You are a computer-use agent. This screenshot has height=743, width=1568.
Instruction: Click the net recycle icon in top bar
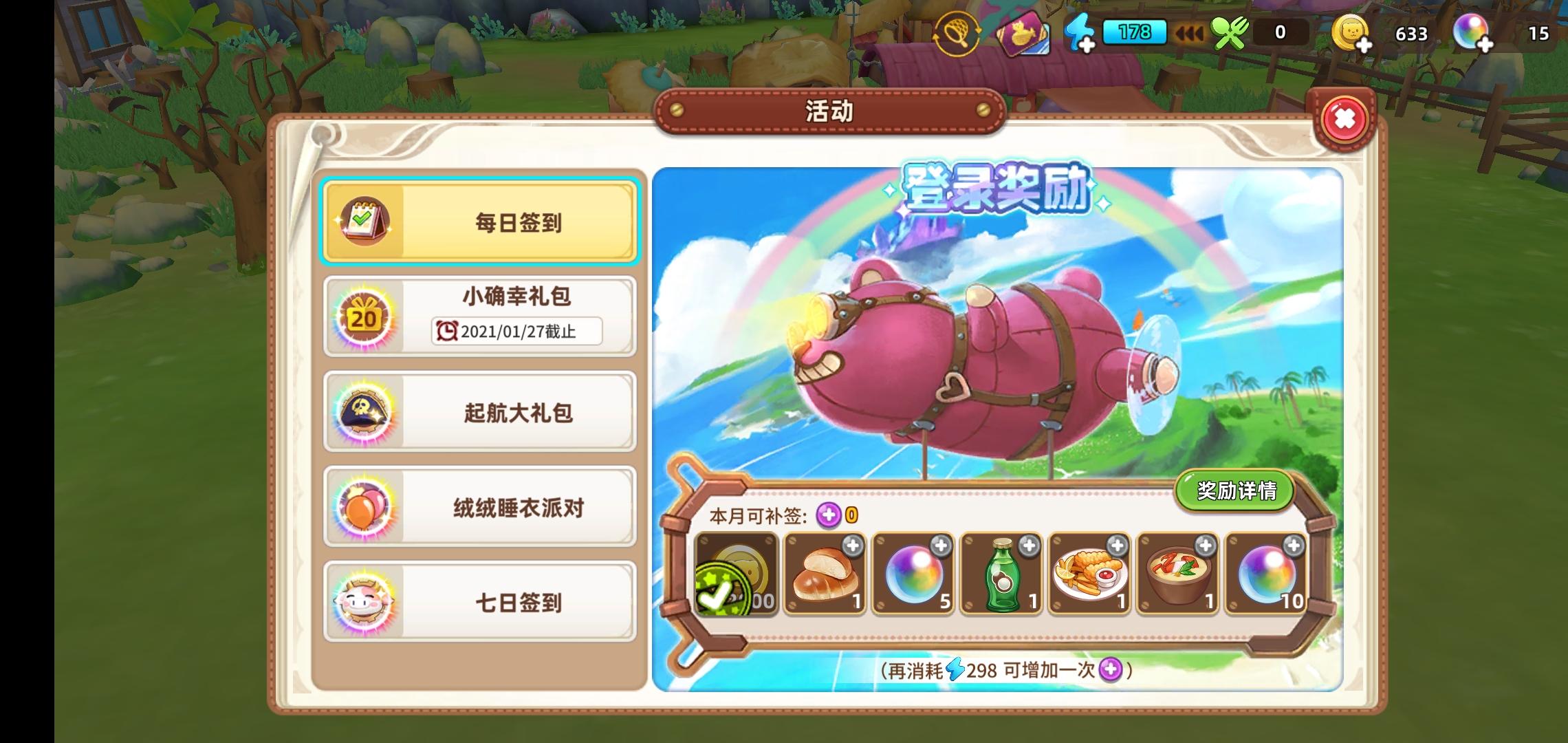tap(956, 32)
